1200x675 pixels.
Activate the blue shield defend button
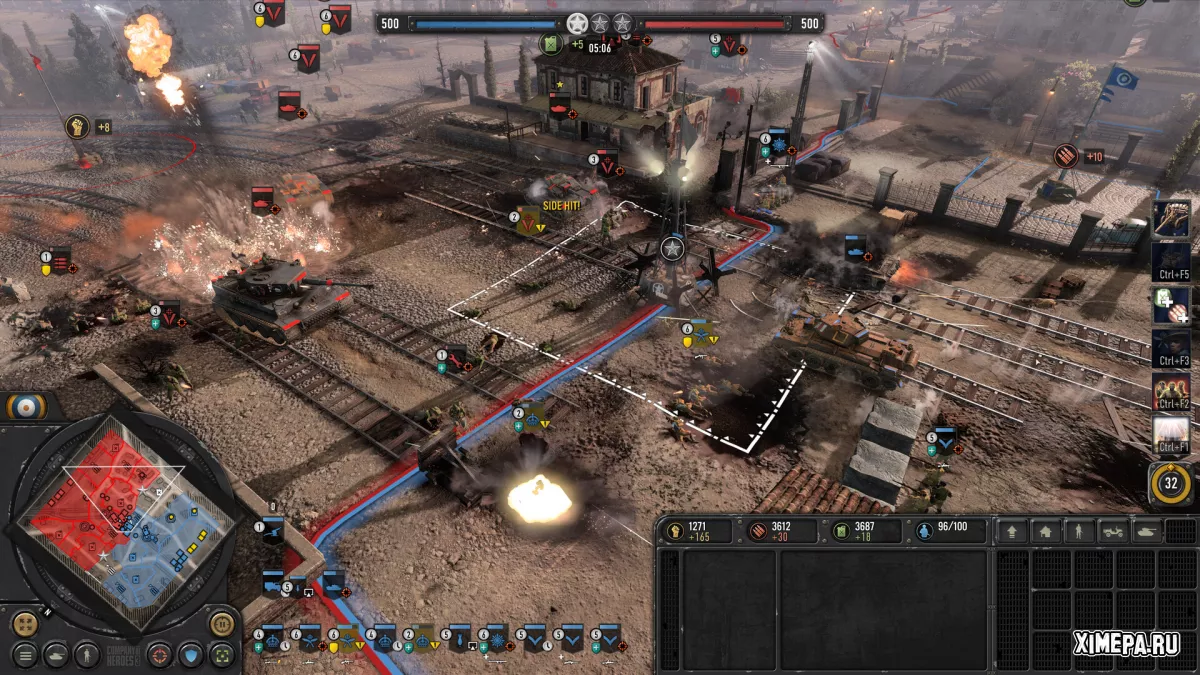(x=189, y=655)
